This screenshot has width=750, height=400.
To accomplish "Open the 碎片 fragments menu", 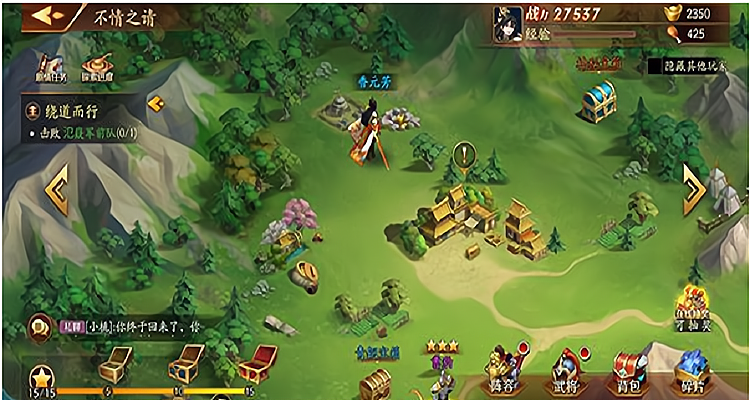I will 692,372.
